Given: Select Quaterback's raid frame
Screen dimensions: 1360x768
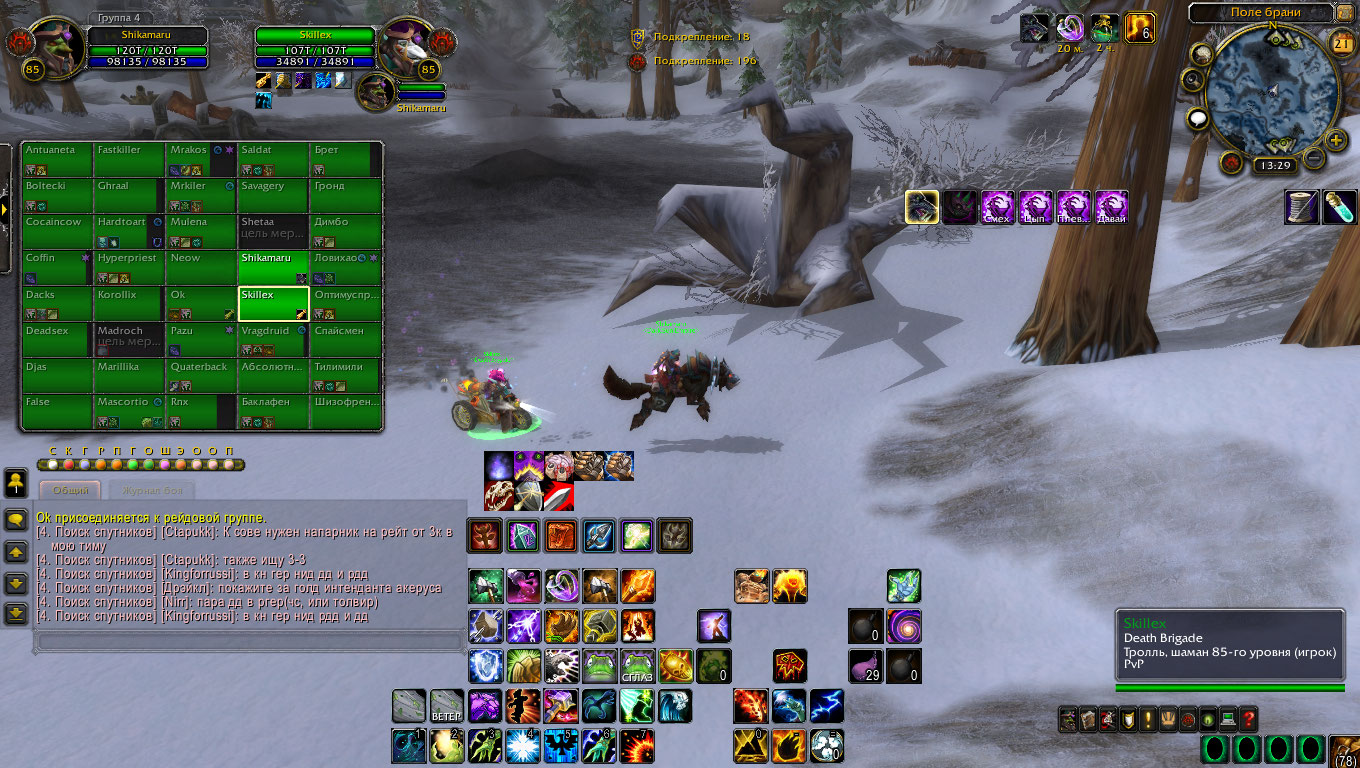Looking at the screenshot, I should click(202, 376).
